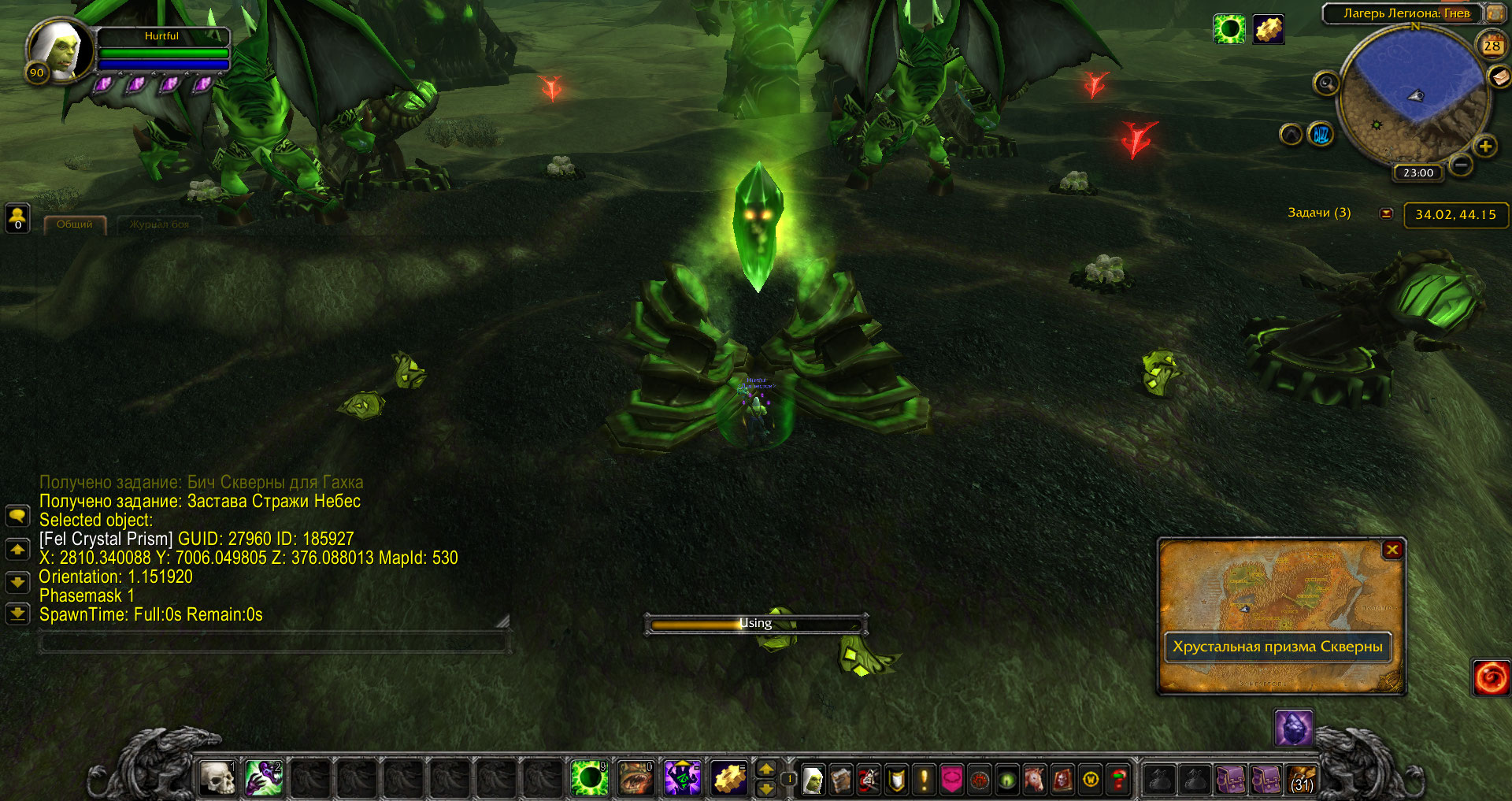Check mail via the envelope icon
This screenshot has width=1512, height=801.
[x=1499, y=76]
